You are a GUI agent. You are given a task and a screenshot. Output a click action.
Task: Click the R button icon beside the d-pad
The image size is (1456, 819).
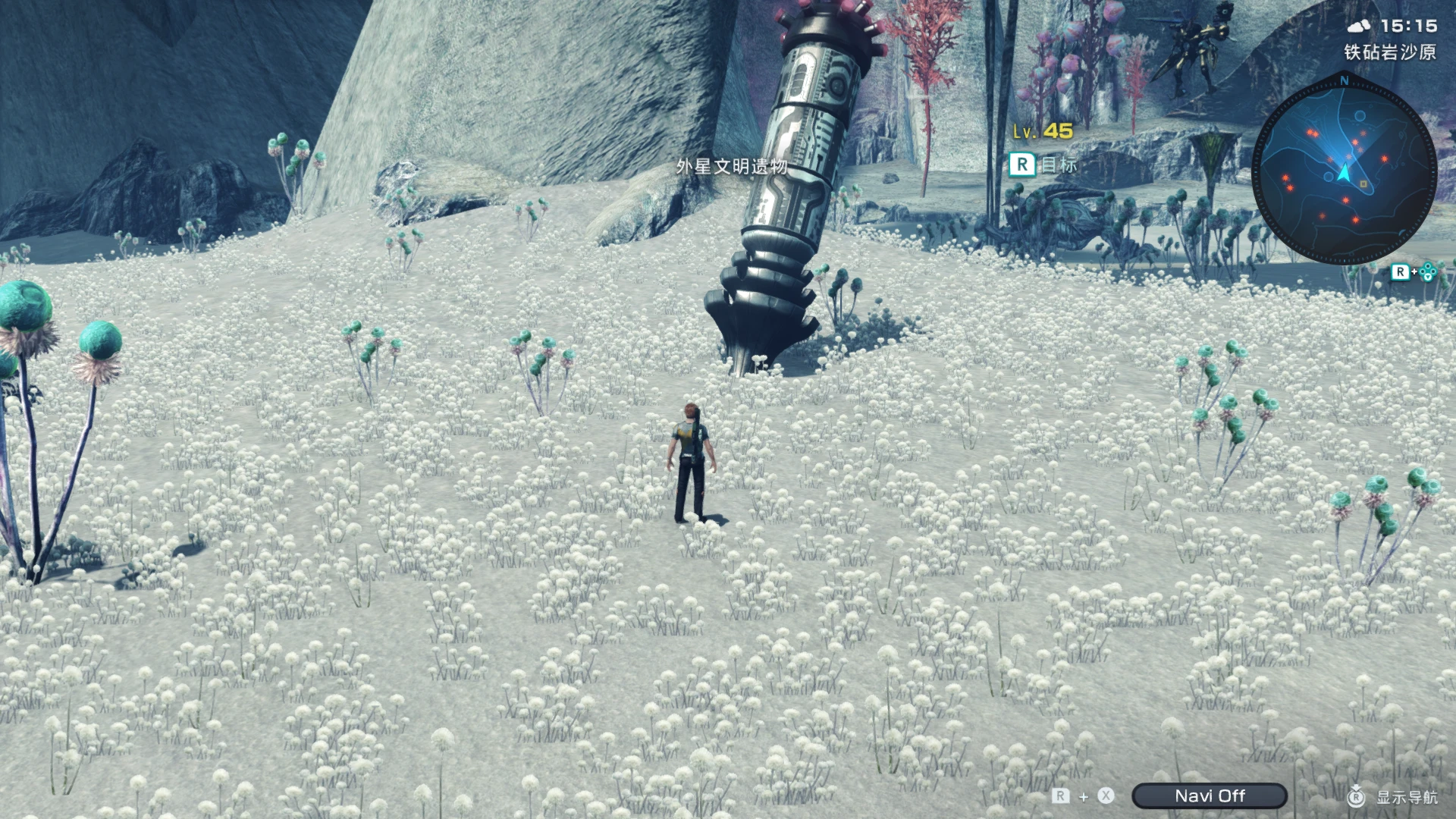[x=1401, y=273]
